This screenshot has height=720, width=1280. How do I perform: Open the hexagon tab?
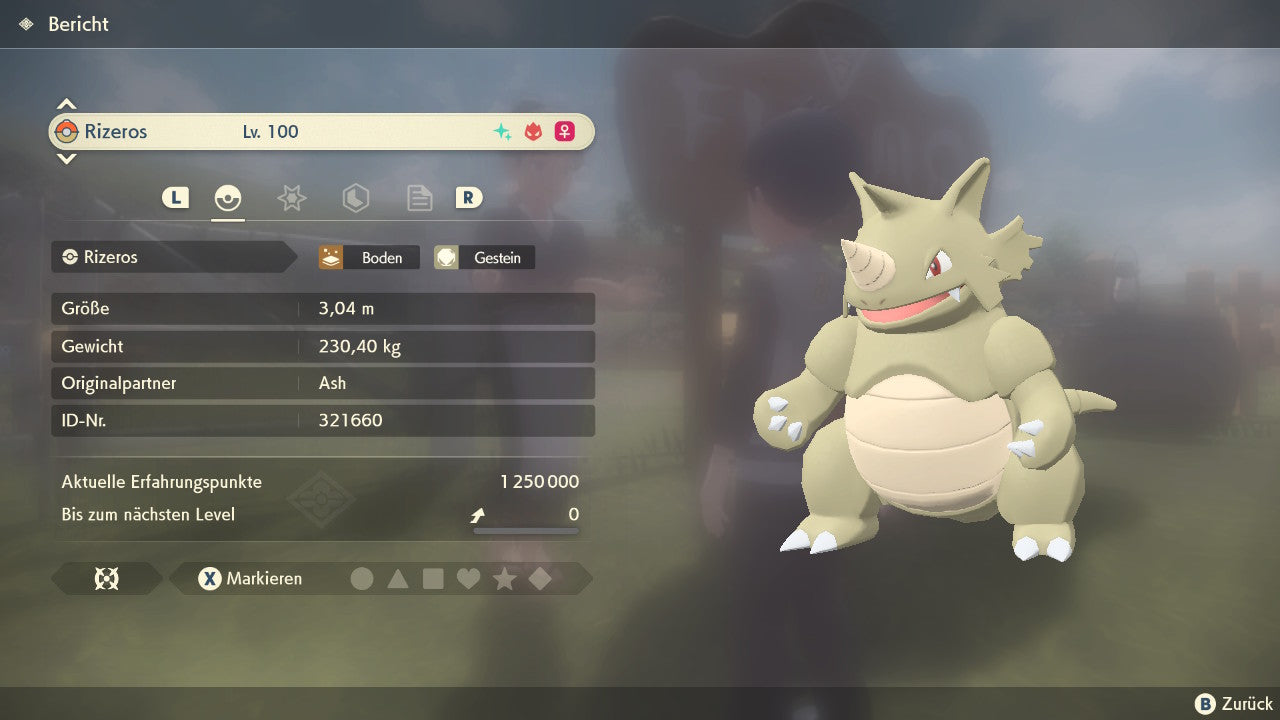355,198
